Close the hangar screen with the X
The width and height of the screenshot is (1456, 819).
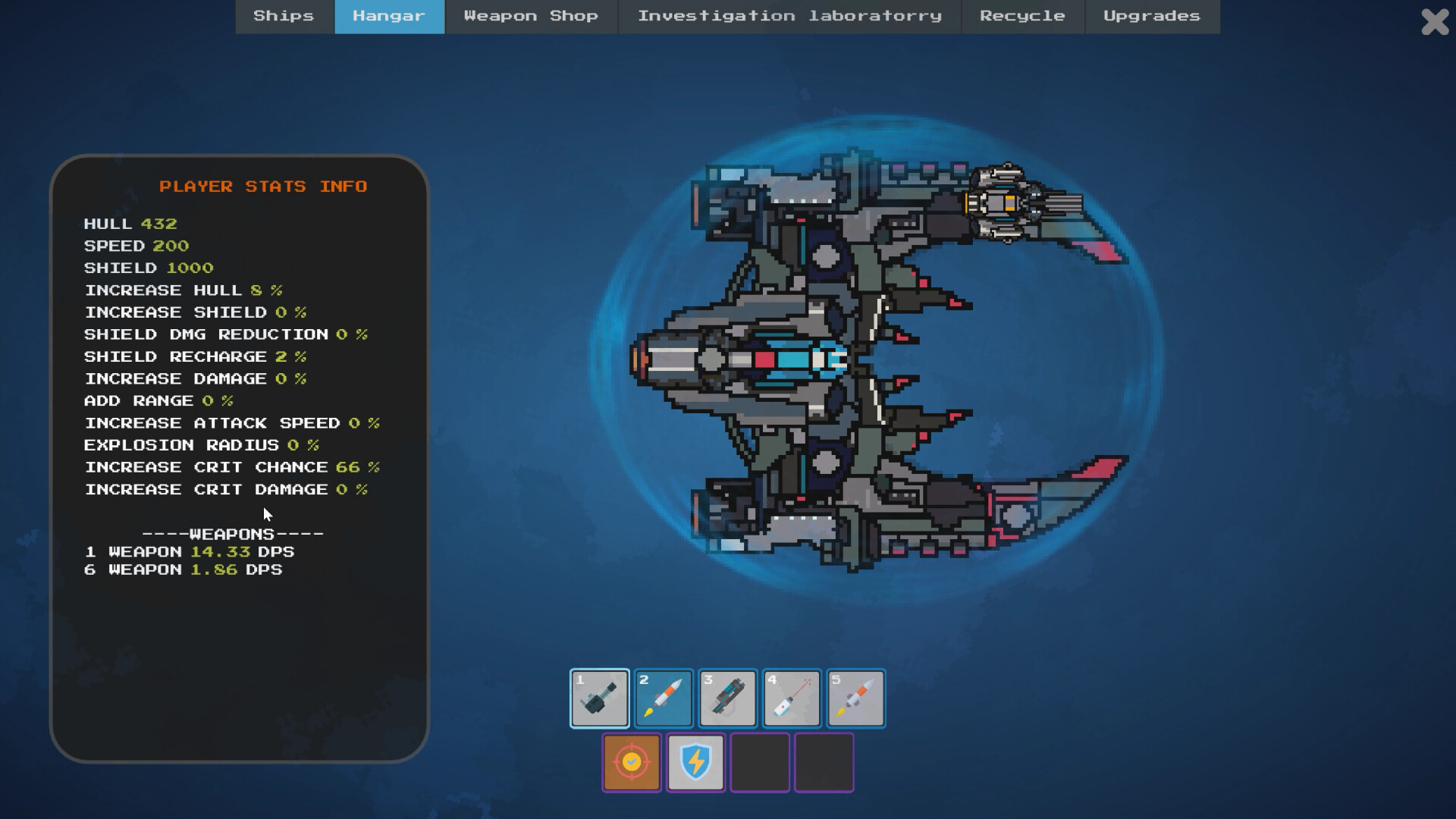tap(1433, 23)
